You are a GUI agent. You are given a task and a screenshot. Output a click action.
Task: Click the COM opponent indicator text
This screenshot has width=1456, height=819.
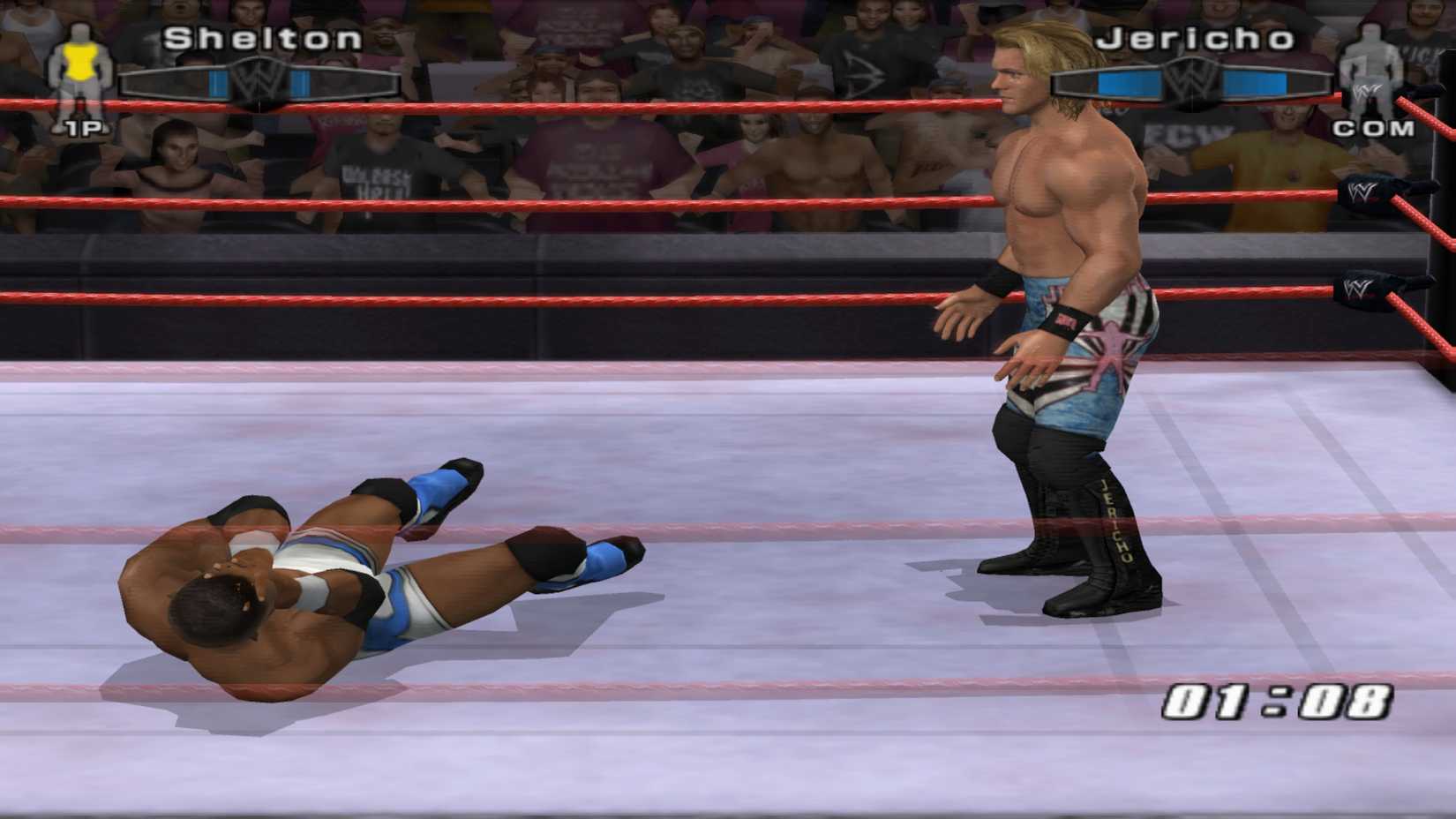(1374, 131)
